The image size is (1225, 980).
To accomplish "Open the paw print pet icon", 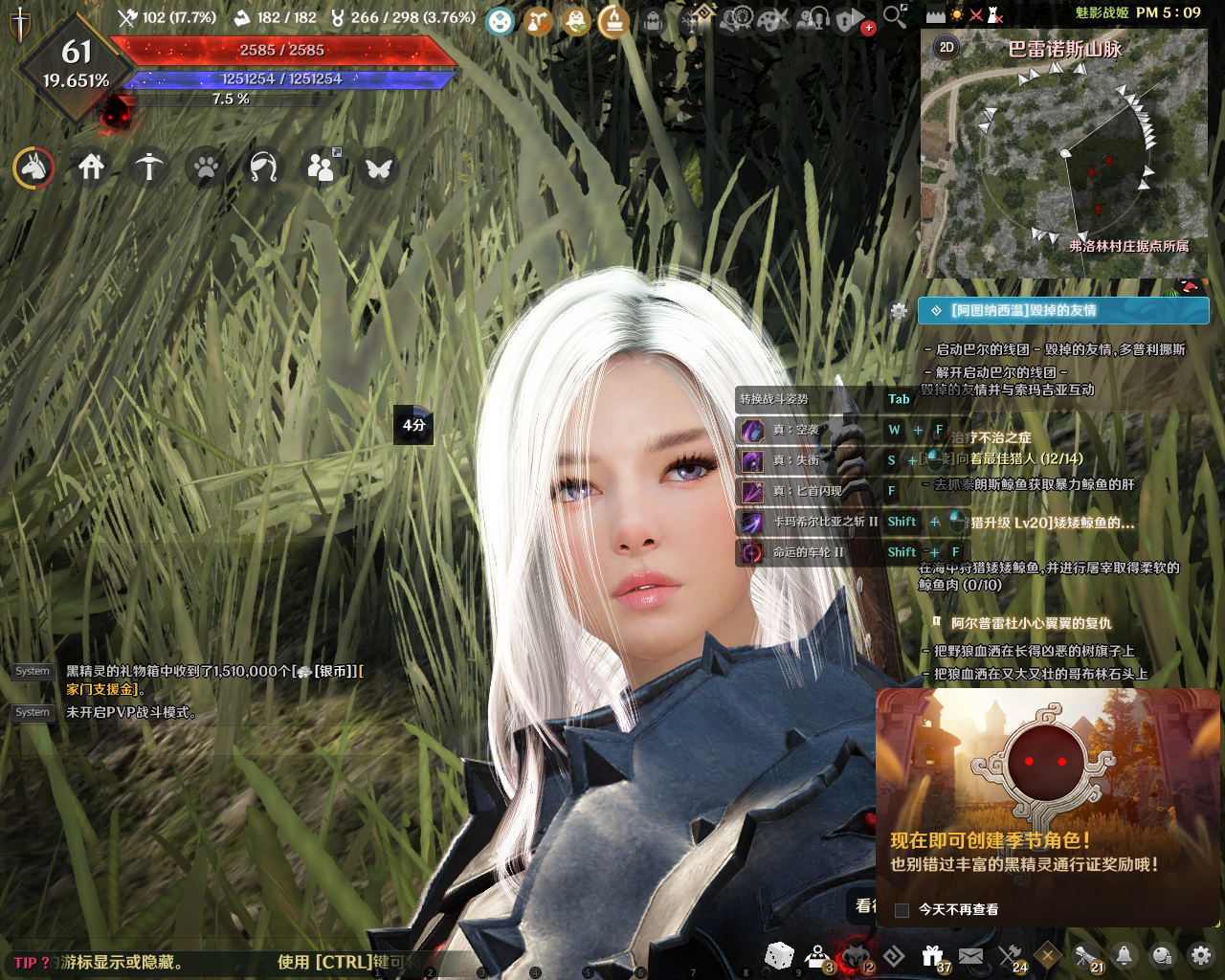I will [206, 168].
